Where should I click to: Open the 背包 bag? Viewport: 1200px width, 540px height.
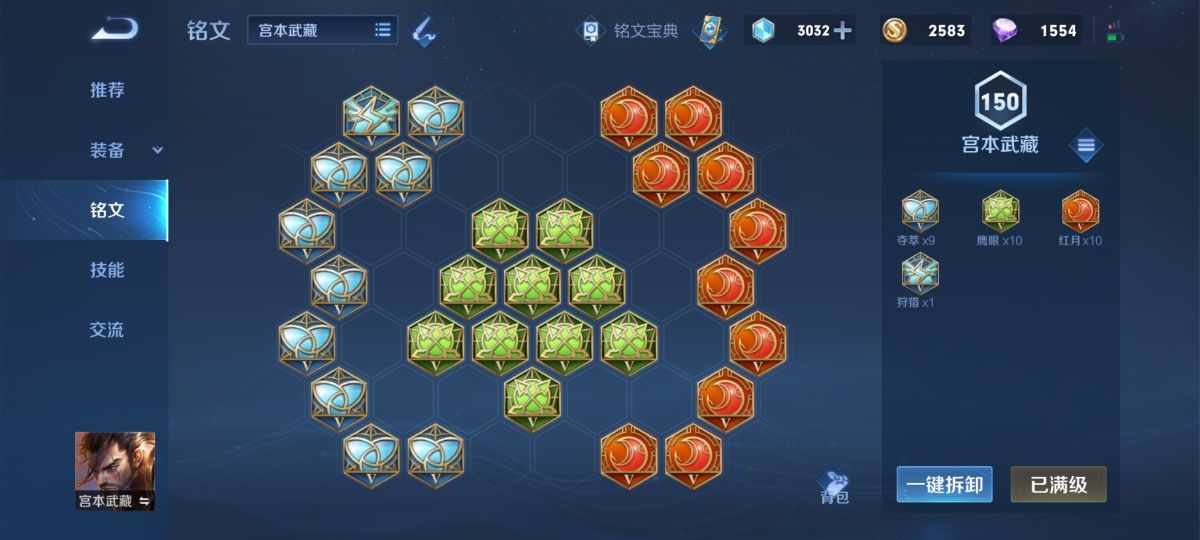(834, 487)
